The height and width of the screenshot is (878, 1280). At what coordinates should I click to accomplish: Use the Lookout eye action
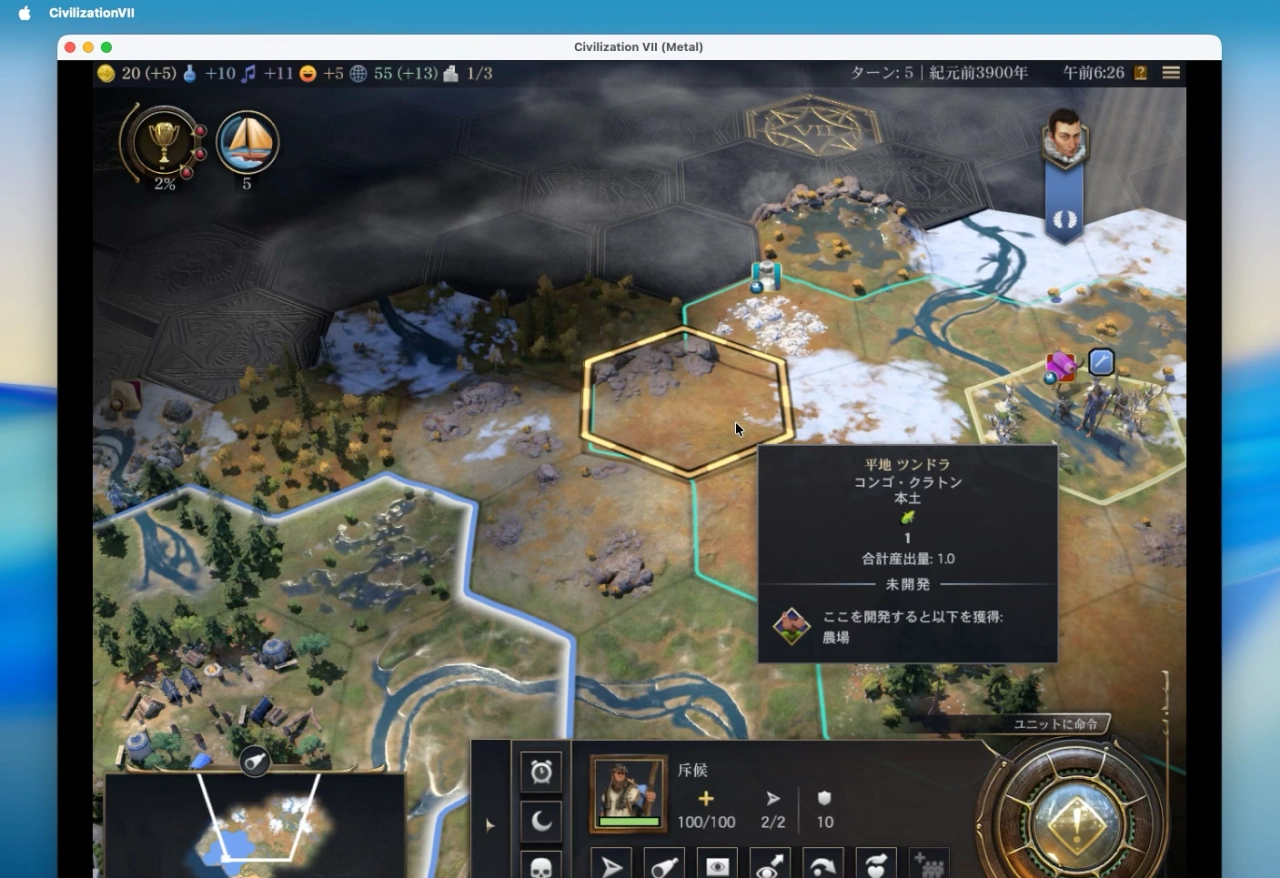tap(716, 865)
